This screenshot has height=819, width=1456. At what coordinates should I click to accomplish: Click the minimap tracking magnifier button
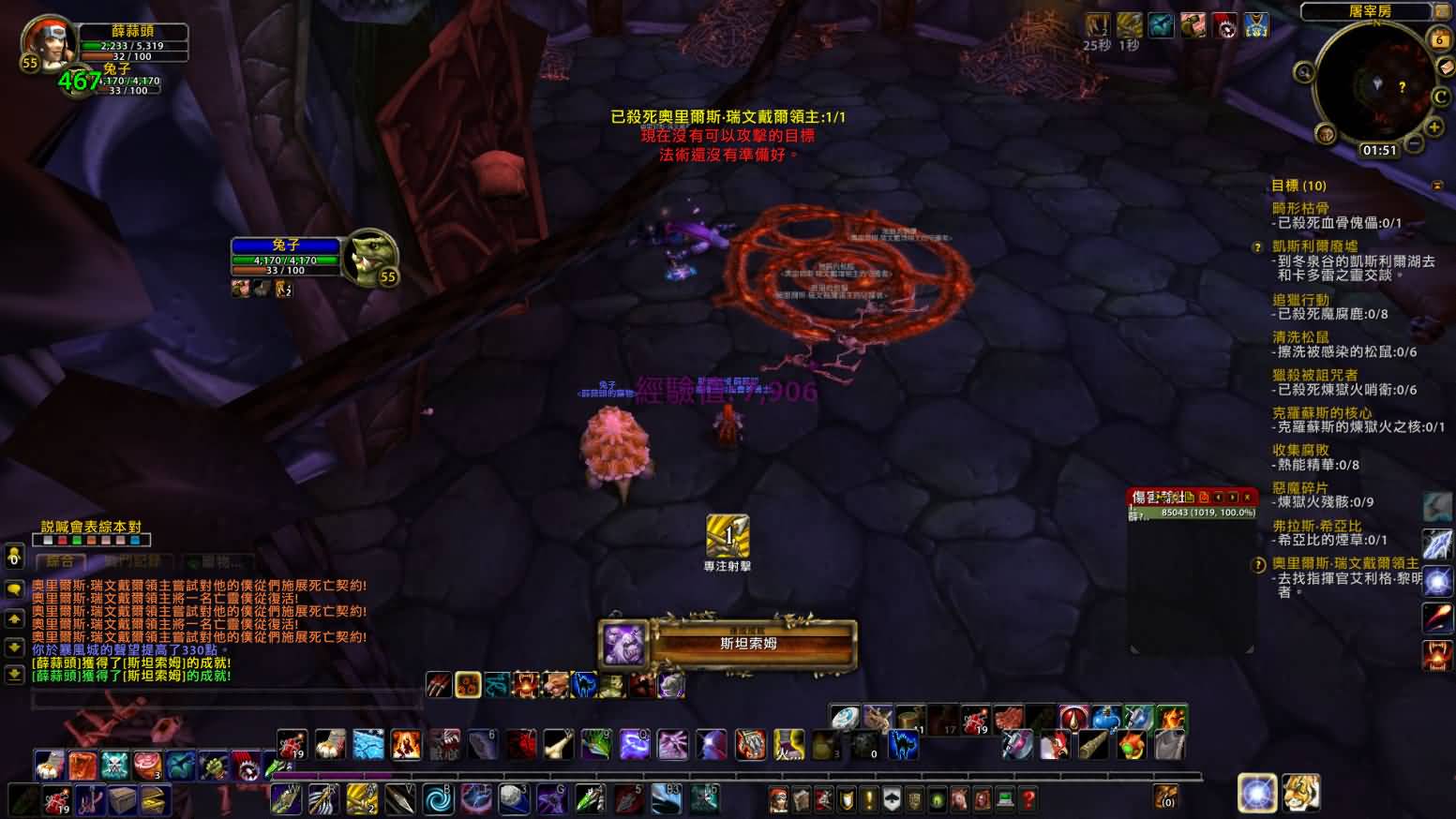click(x=1304, y=72)
